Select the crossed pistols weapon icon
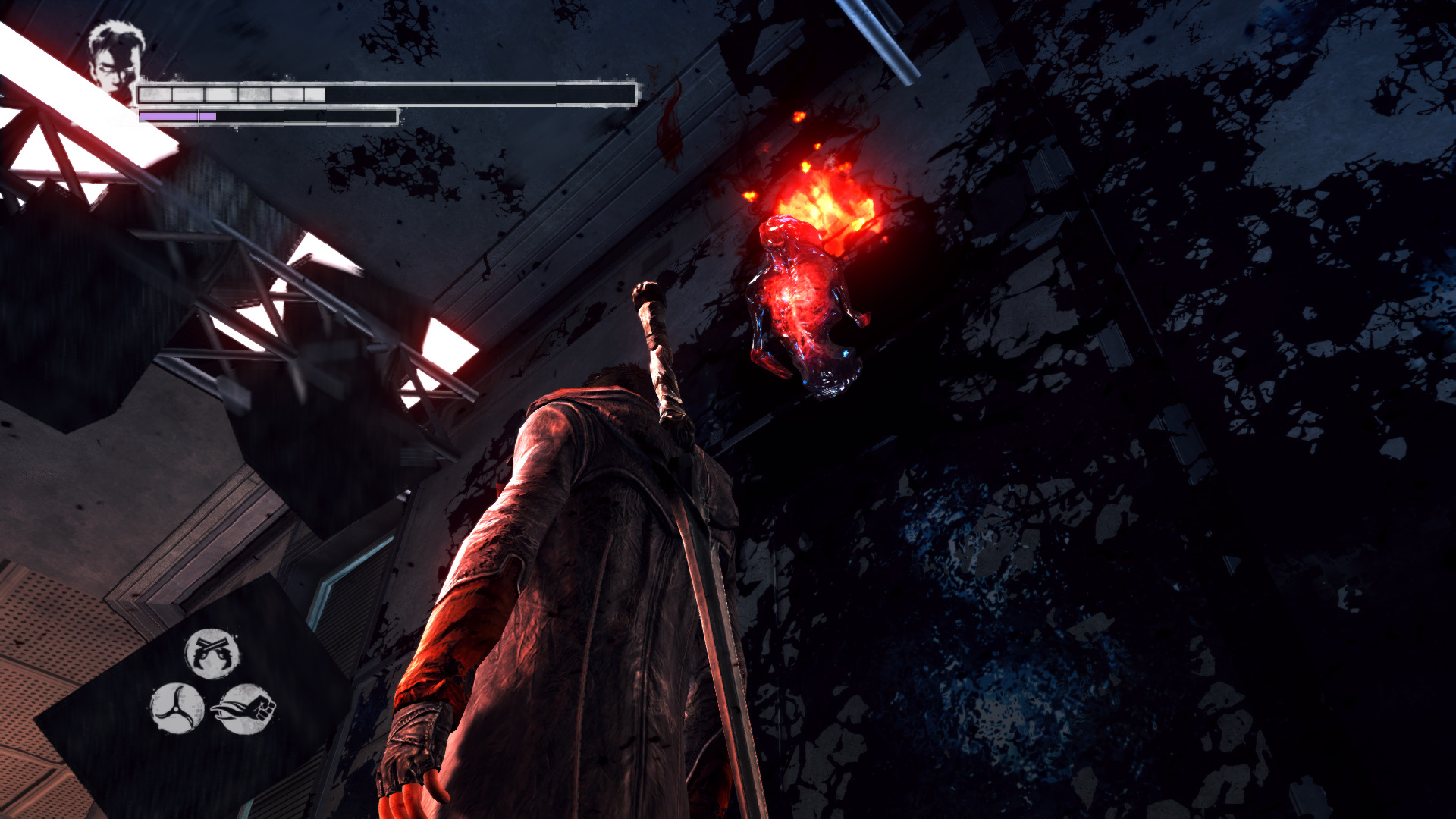 point(212,653)
